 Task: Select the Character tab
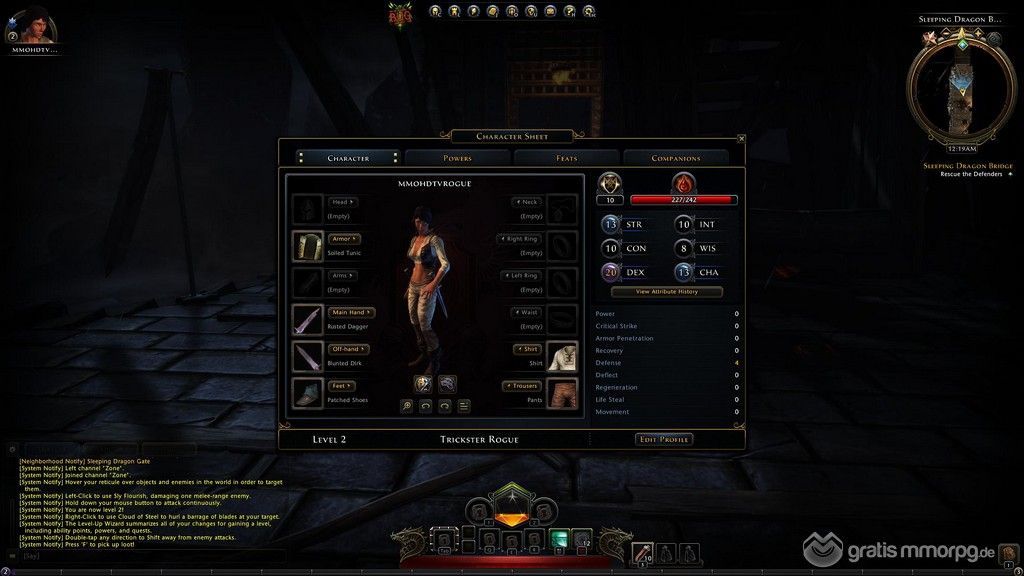point(348,158)
